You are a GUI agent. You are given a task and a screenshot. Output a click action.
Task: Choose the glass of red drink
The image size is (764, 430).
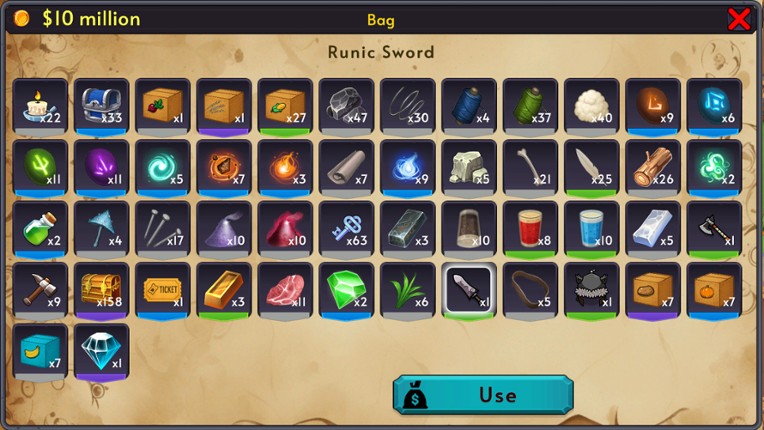(x=530, y=228)
